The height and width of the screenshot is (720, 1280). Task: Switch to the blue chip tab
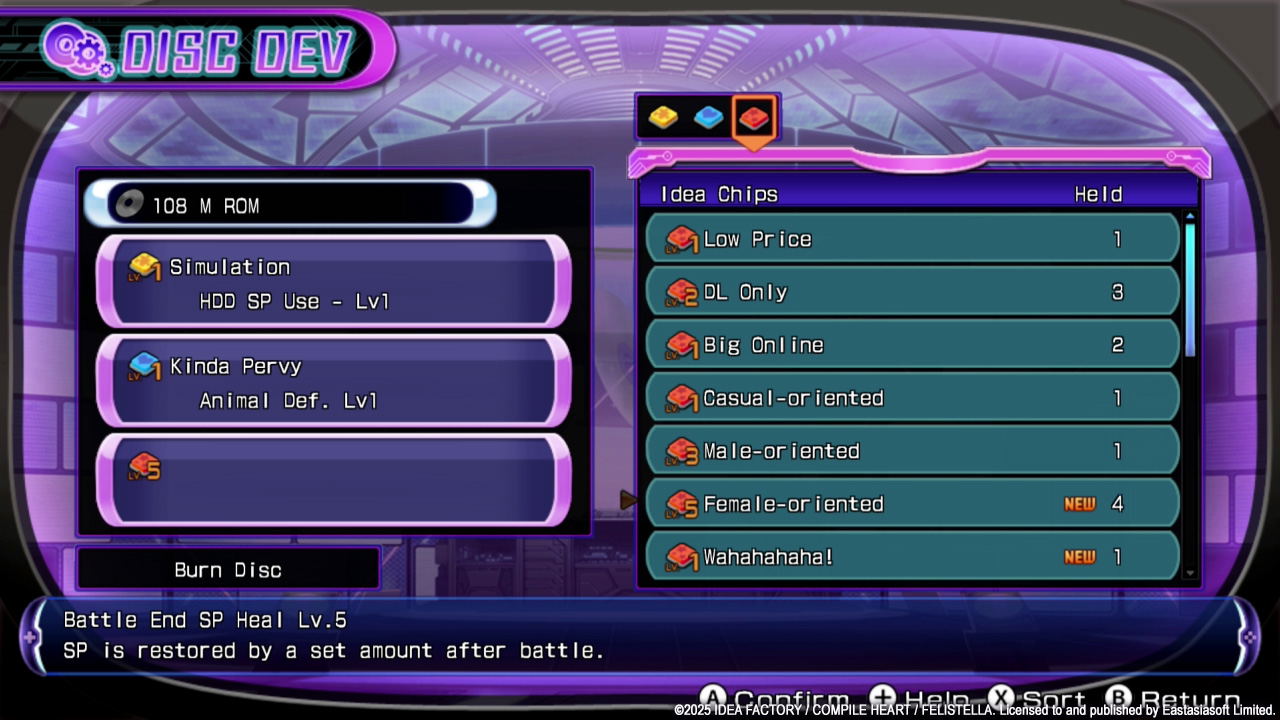(x=708, y=118)
